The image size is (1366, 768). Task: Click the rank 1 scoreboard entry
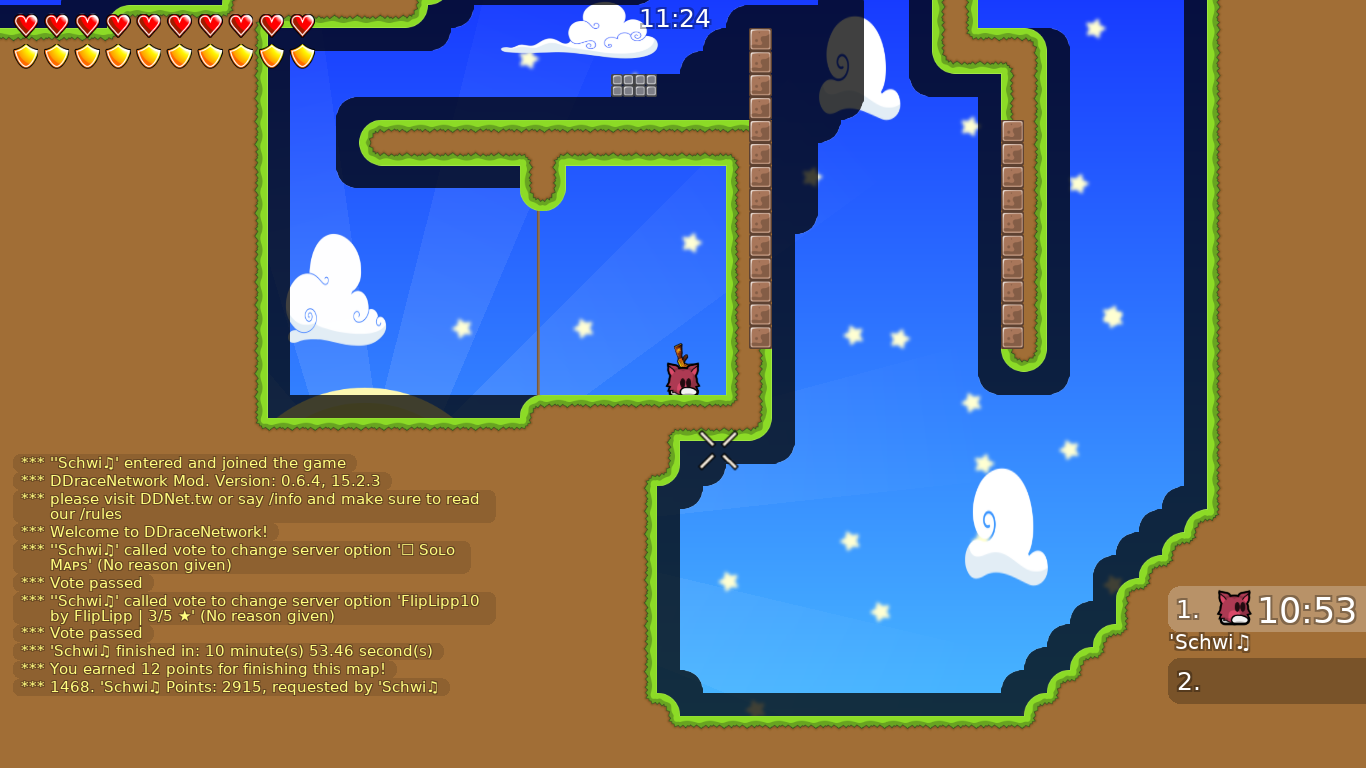point(1266,608)
